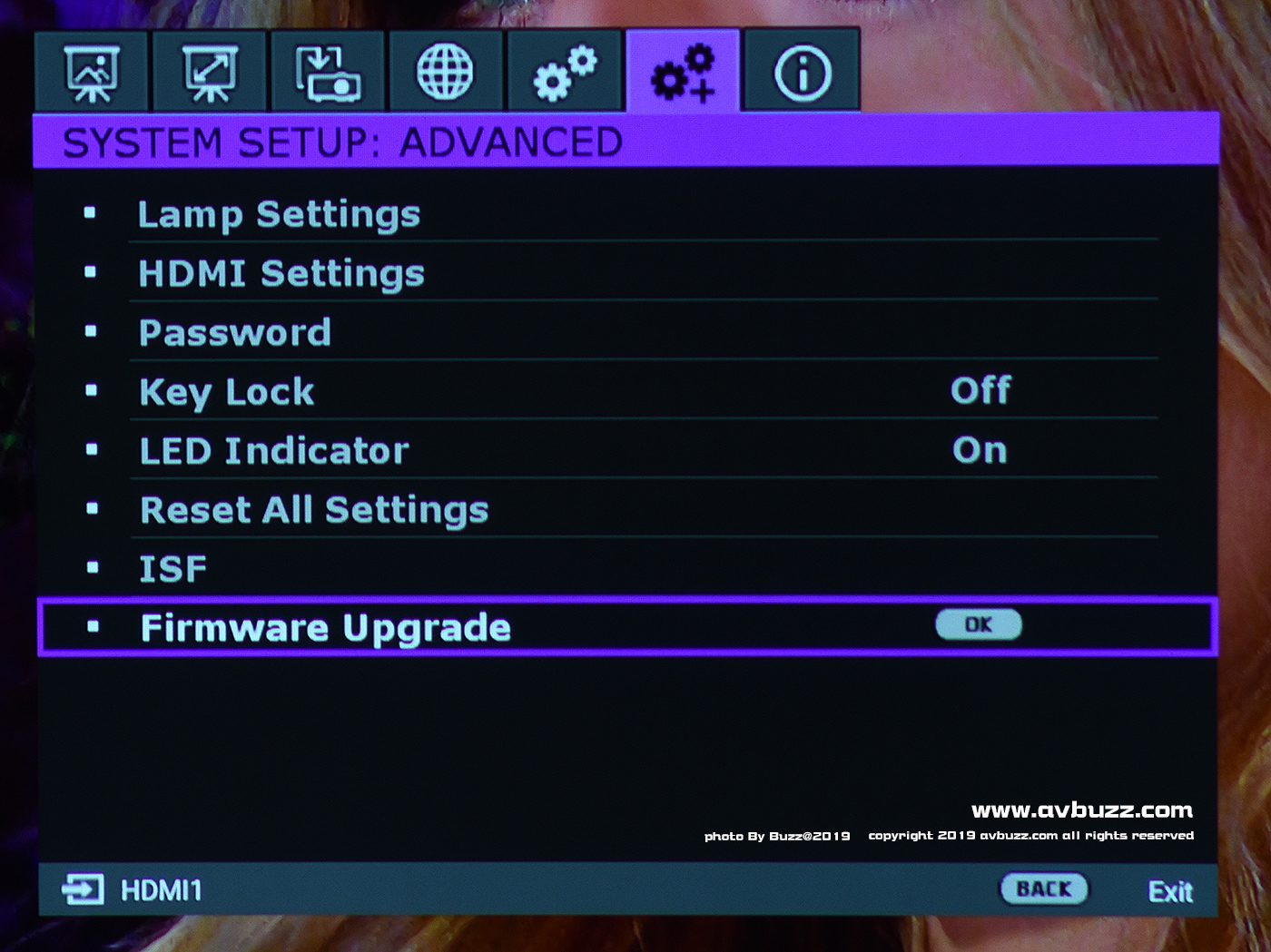This screenshot has height=952, width=1271.
Task: Open the Installation tab with projector icon
Action: pos(328,73)
